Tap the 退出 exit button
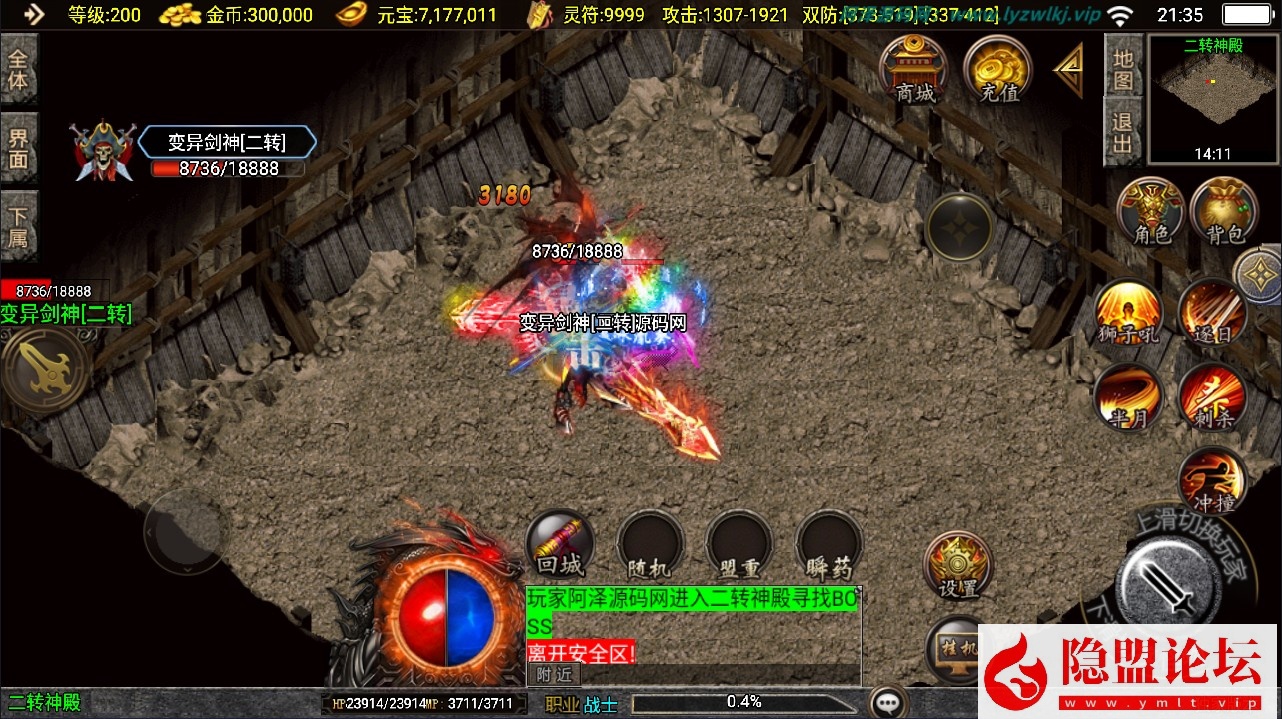 1123,133
